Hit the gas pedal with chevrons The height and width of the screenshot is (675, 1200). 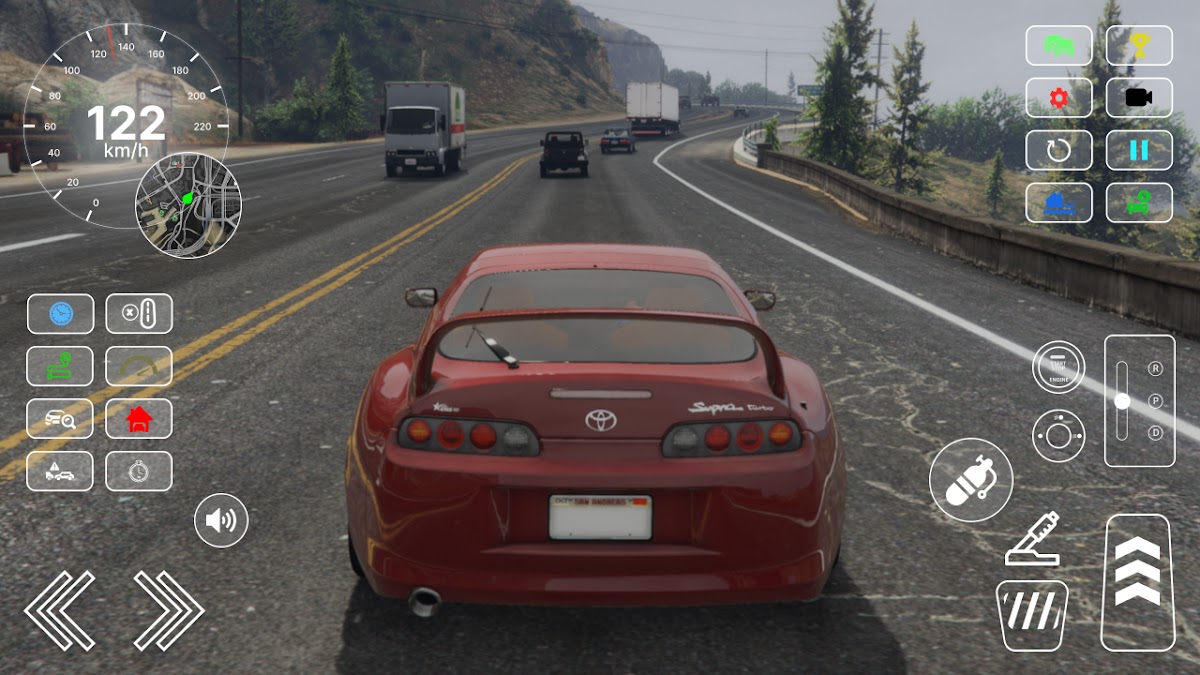1136,582
